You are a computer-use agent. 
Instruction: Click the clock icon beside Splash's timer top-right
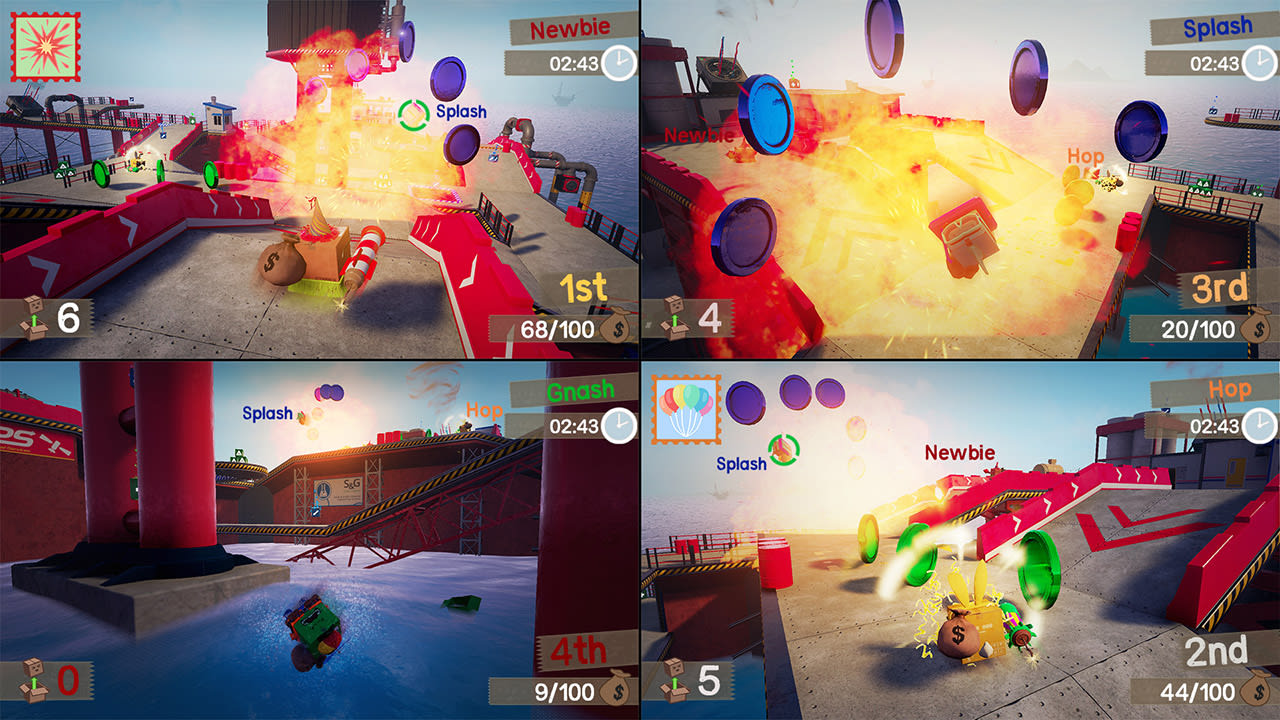(1257, 64)
